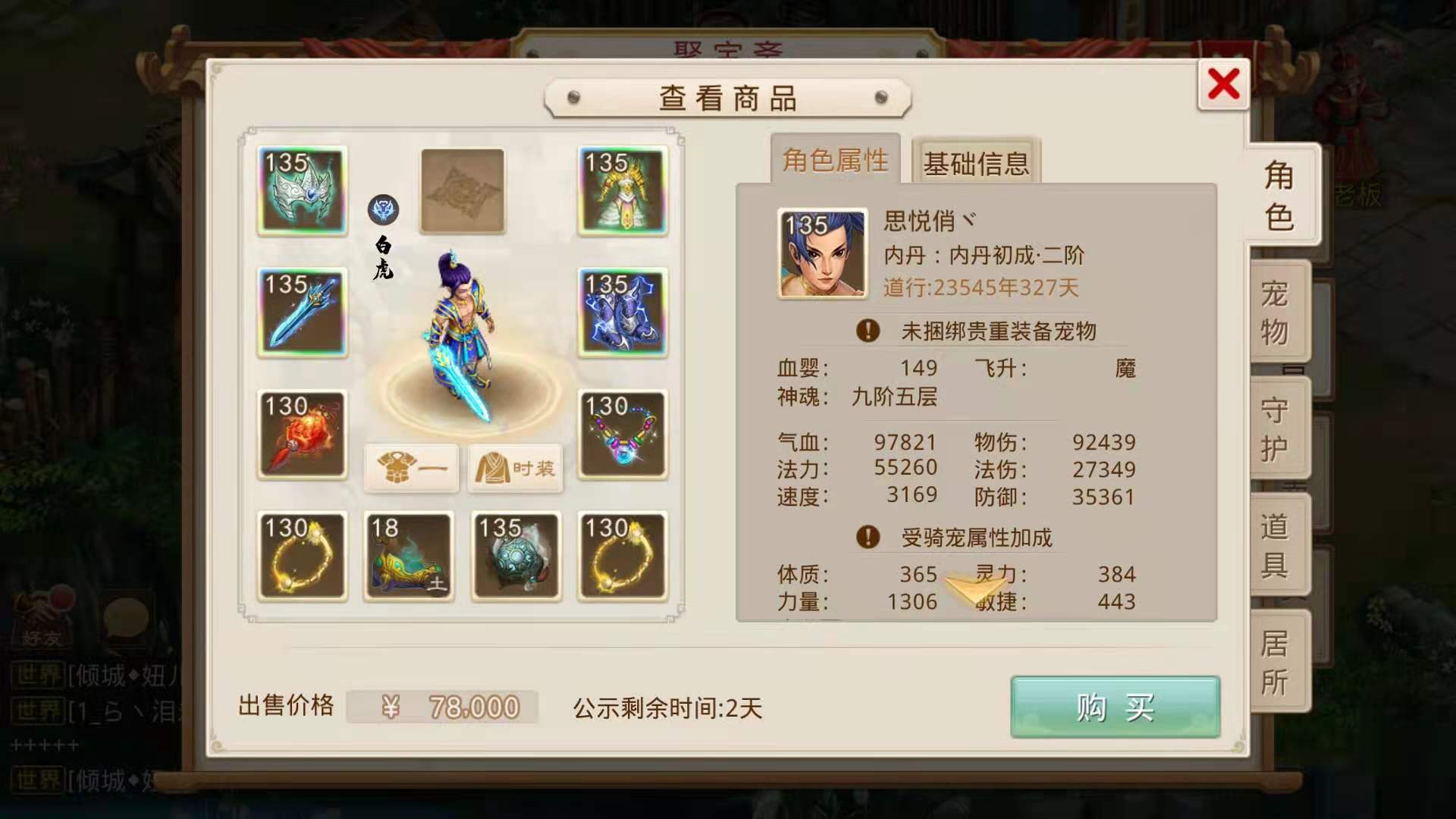This screenshot has height=819, width=1456.
Task: Open the level 135 sword weapon icon
Action: [301, 313]
